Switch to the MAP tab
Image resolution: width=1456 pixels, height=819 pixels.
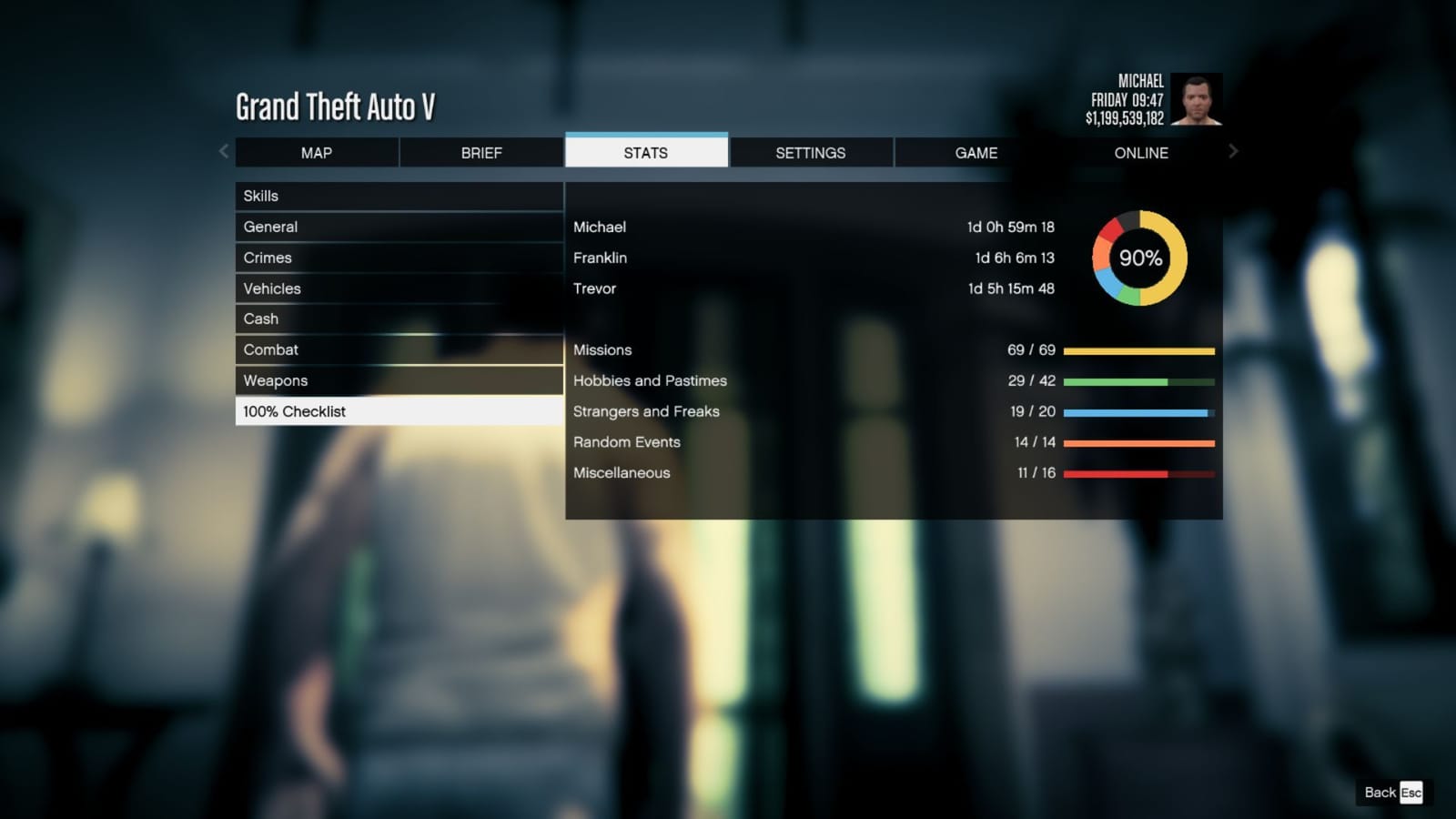pyautogui.click(x=316, y=152)
